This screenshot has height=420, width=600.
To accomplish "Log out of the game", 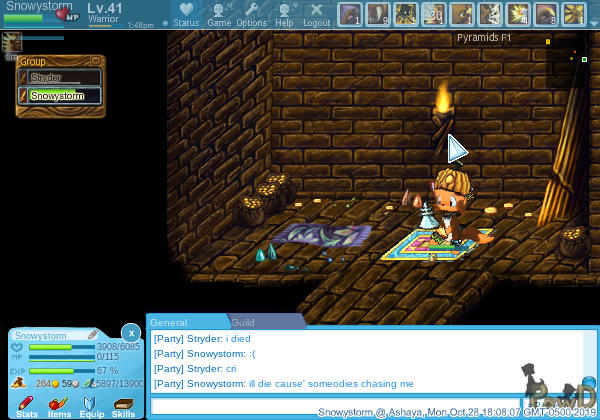I will (316, 13).
